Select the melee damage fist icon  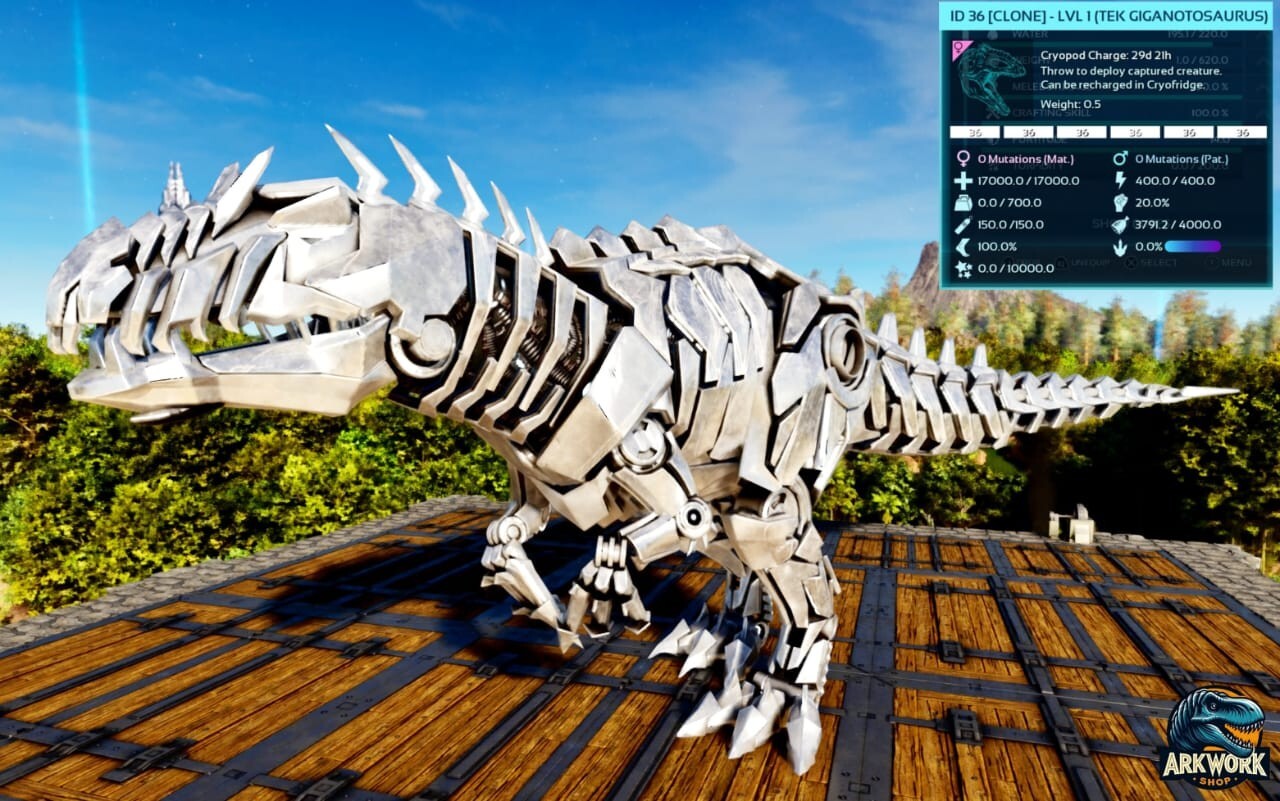(1121, 203)
